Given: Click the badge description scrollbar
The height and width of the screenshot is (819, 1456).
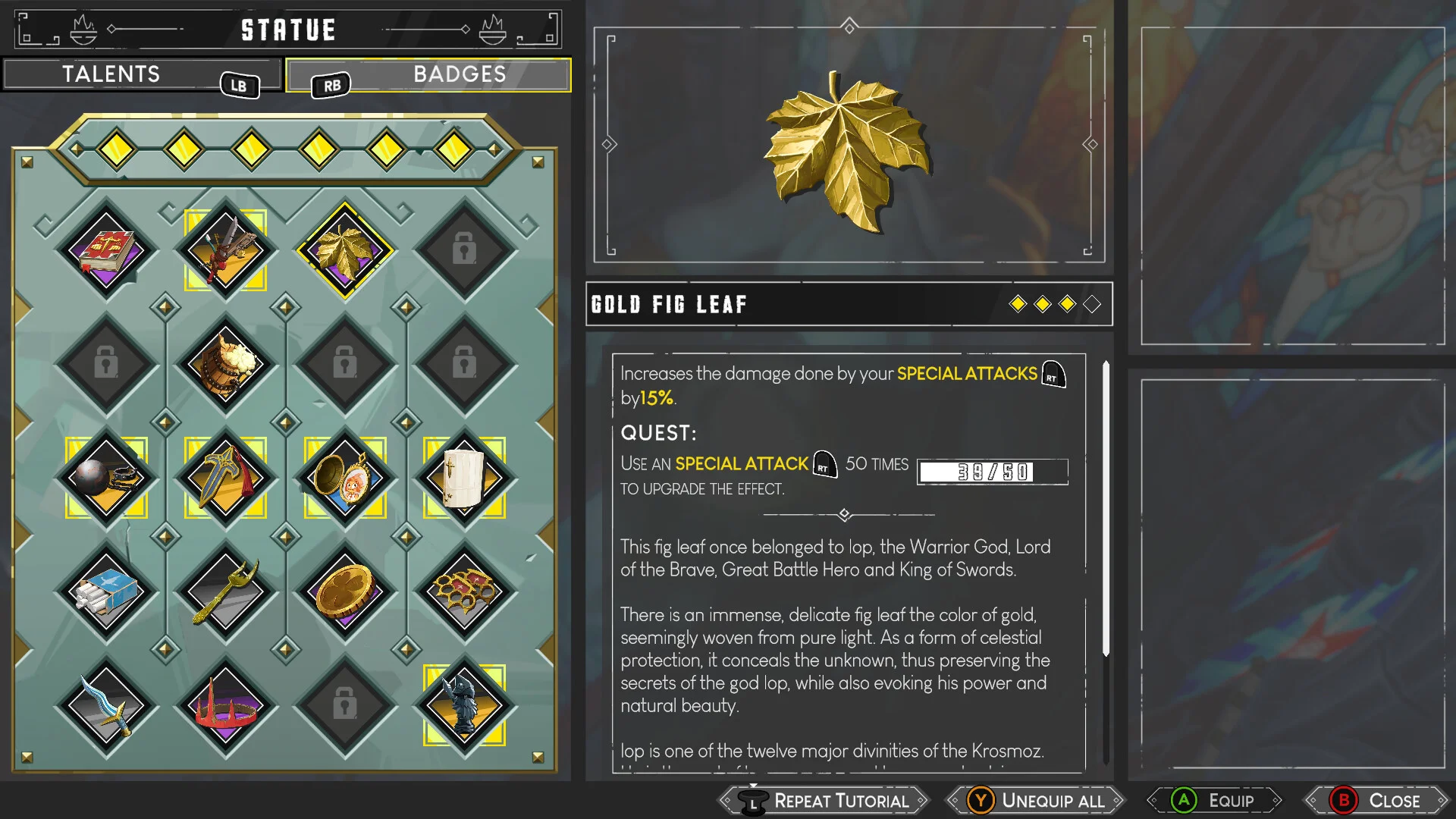Looking at the screenshot, I should 1106,508.
